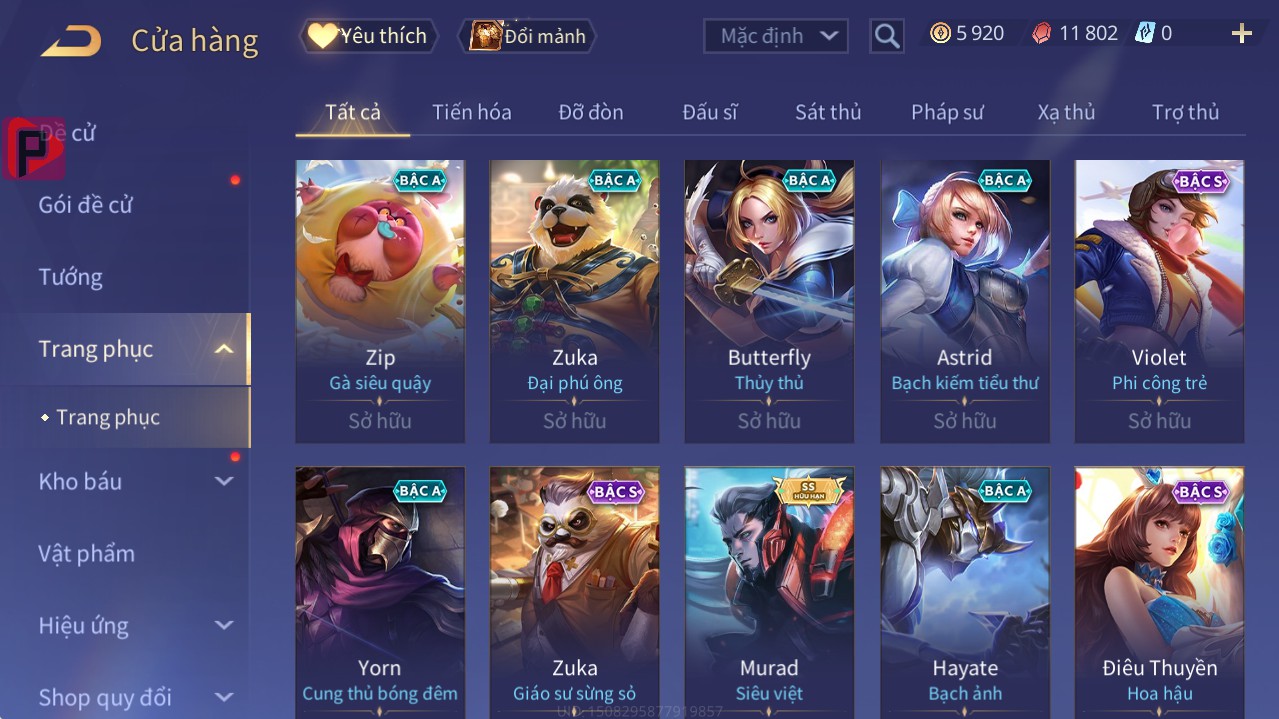The width and height of the screenshot is (1279, 719).
Task: Open the Gói đề cử menu
Action: [86, 205]
